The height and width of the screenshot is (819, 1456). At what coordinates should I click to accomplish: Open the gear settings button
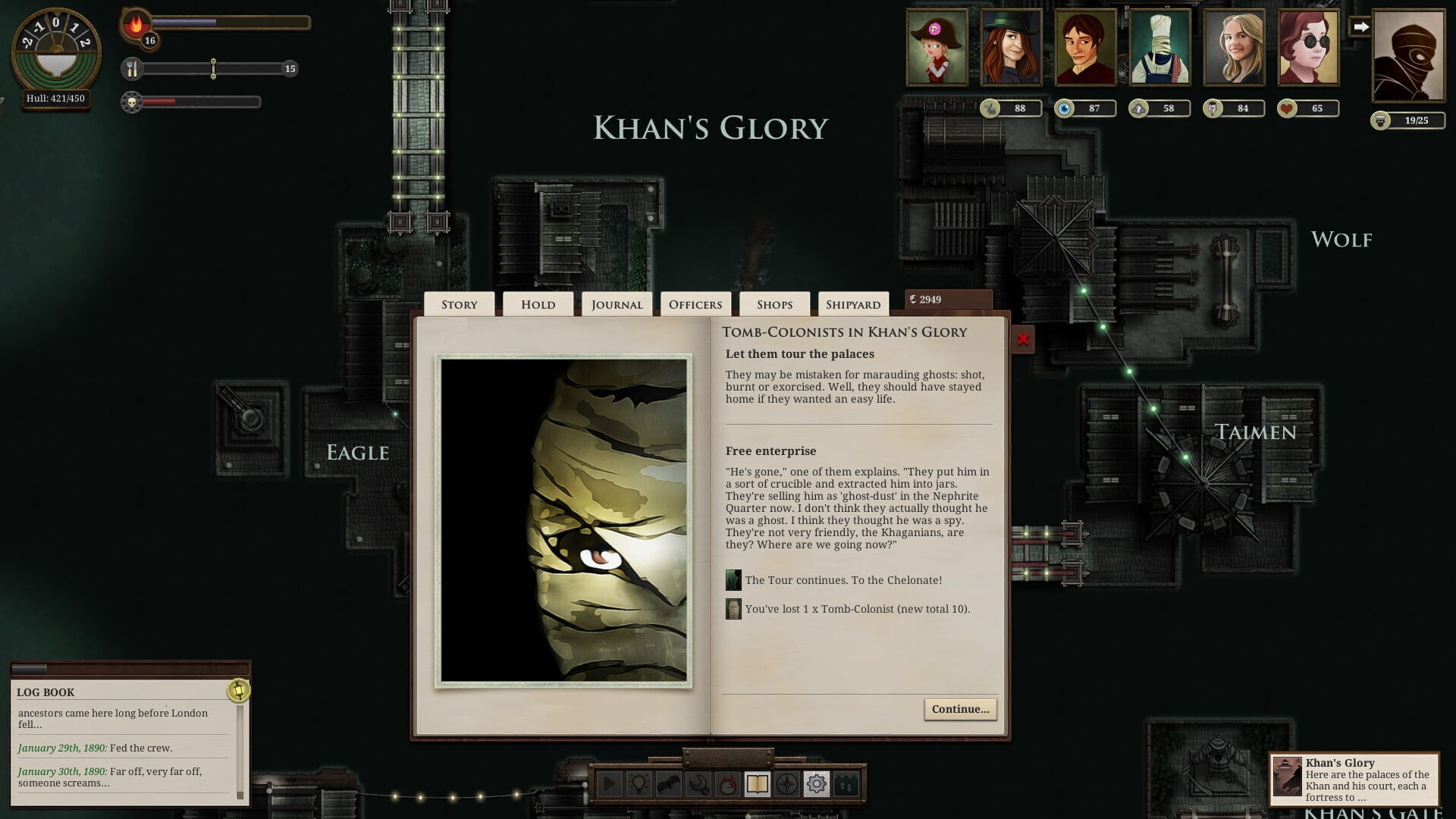pyautogui.click(x=817, y=783)
